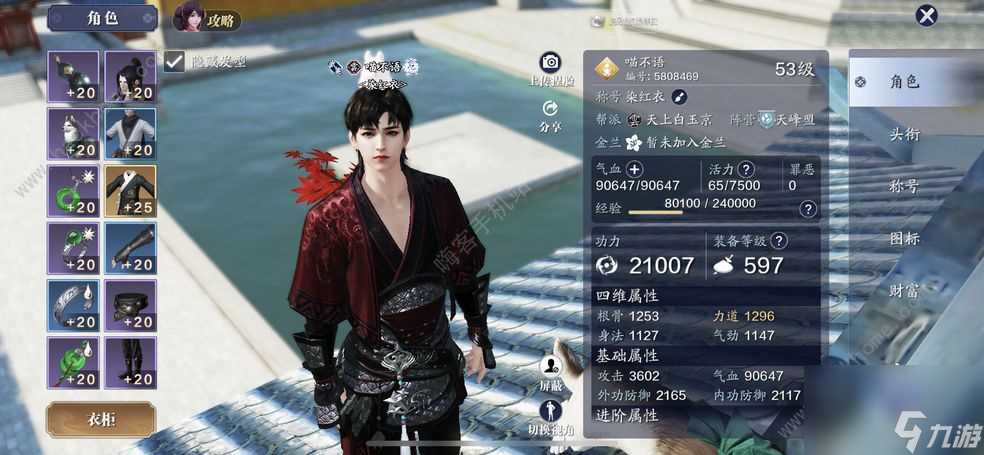
Task: Show the 活力 help tooltip
Action: pos(745,170)
